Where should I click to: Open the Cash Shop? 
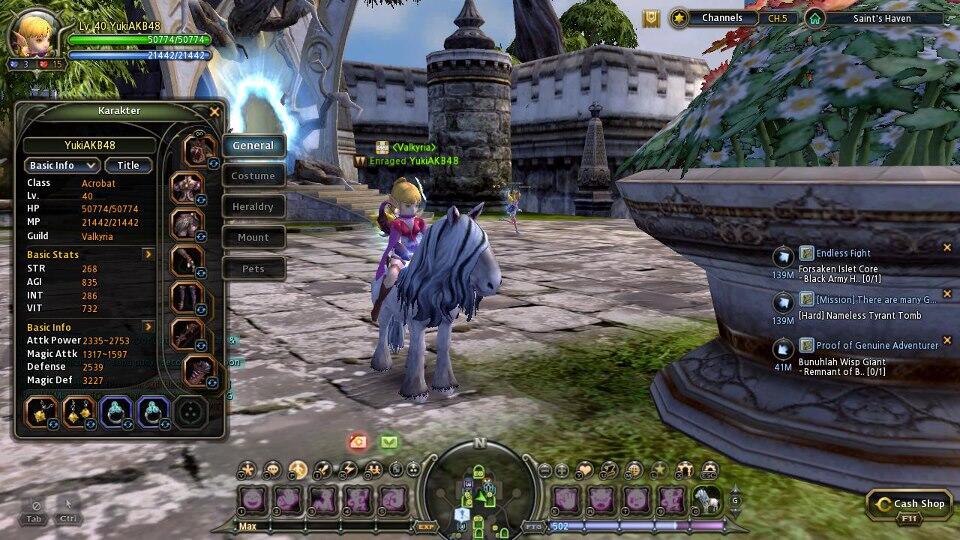908,505
